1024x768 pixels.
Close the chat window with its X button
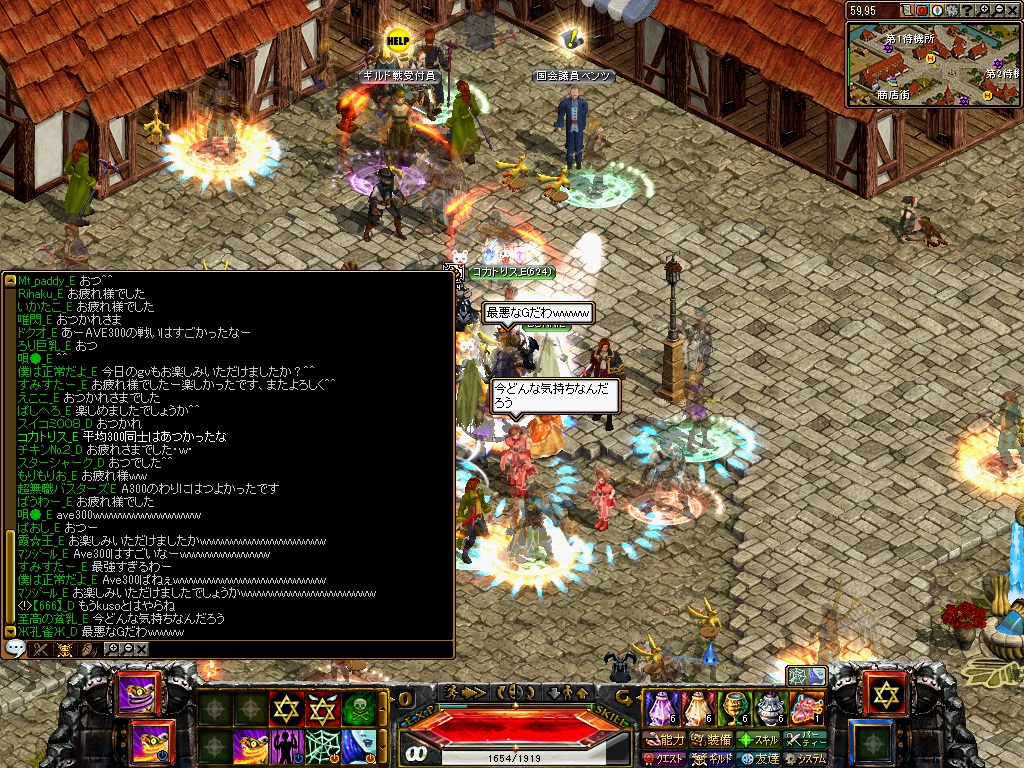pos(142,649)
